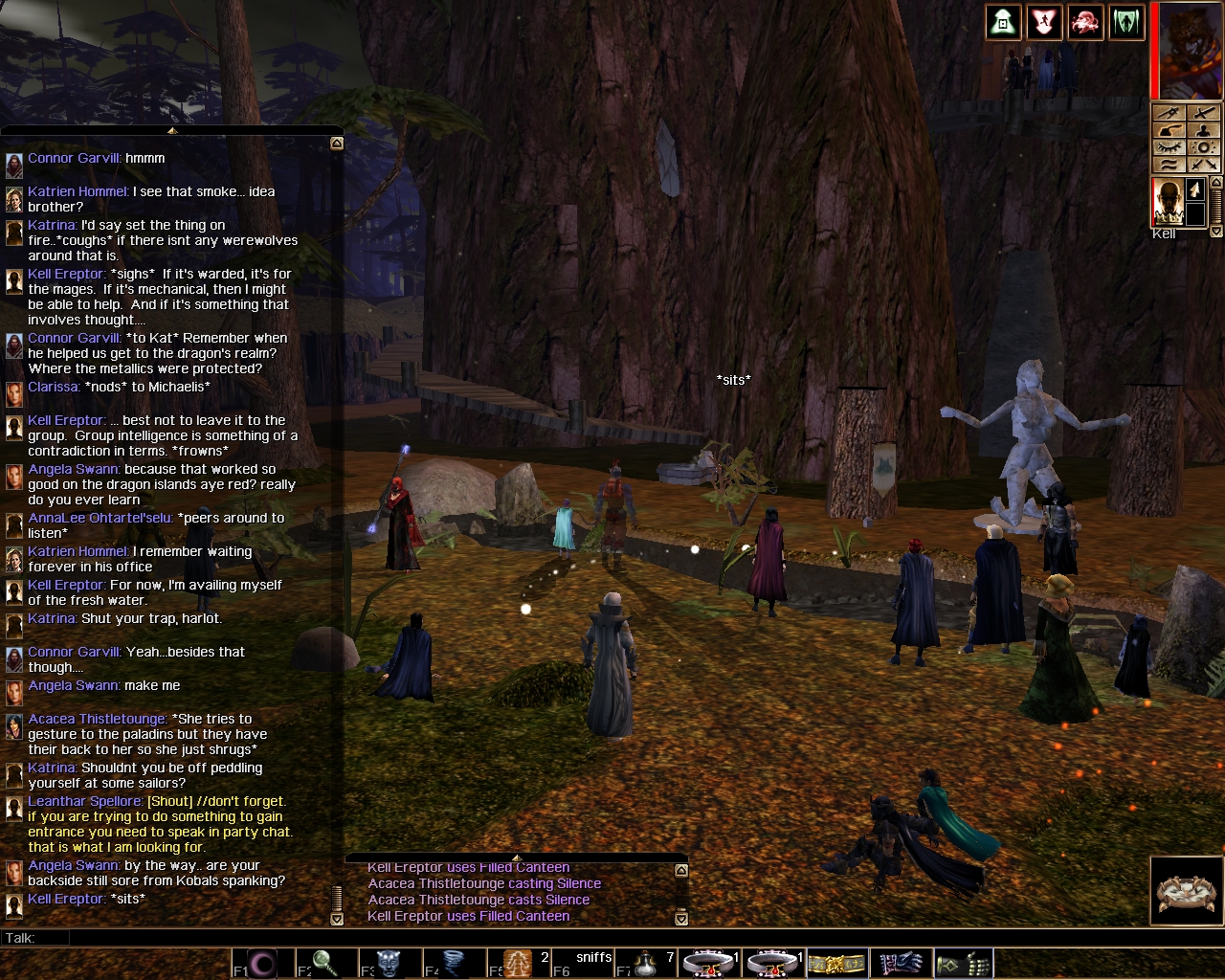Activate the F1 dark ring quickslot
Screen dimensions: 1225x980
(x=261, y=963)
